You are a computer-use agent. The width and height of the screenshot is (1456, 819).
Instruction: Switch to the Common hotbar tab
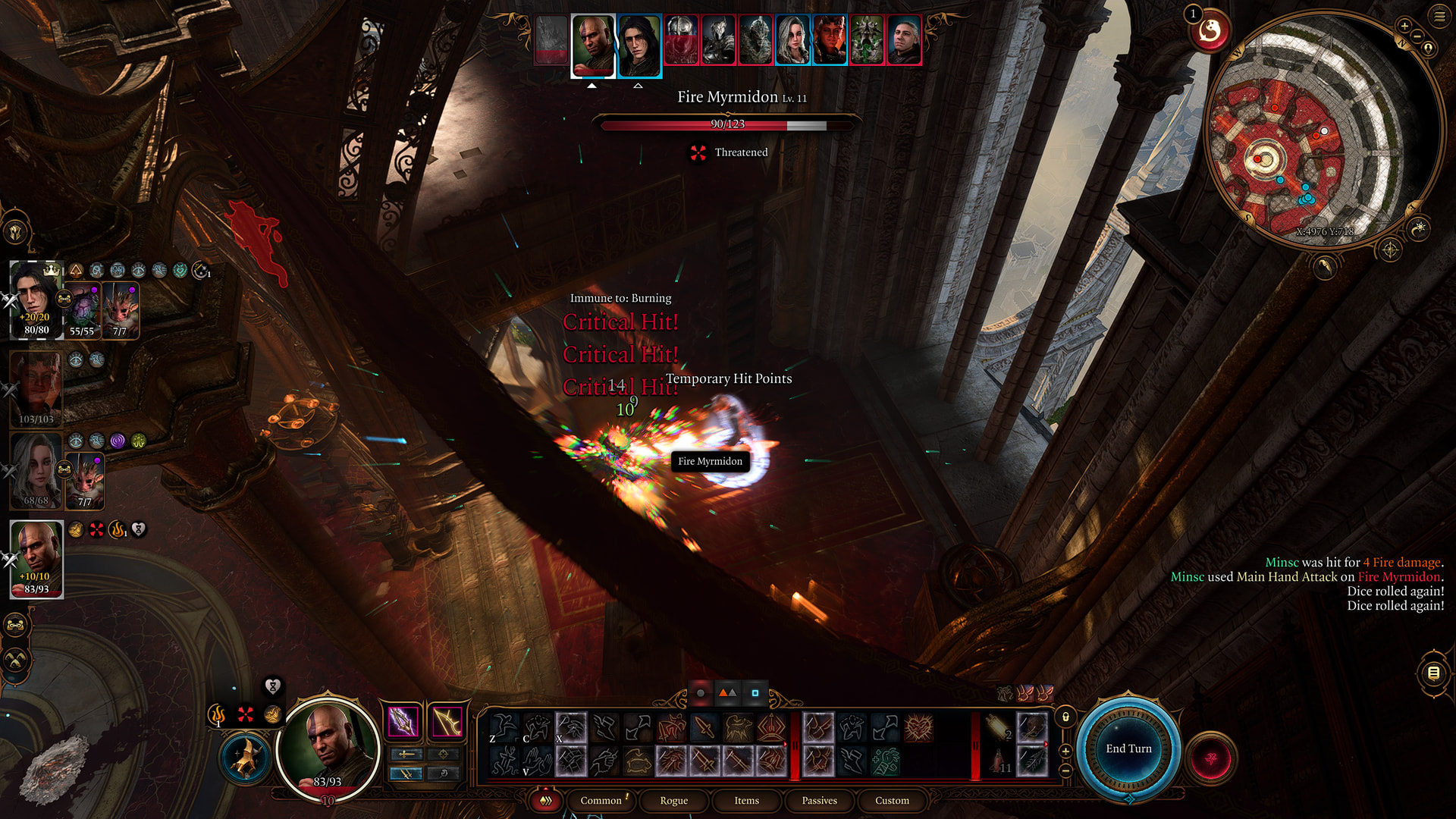point(601,800)
